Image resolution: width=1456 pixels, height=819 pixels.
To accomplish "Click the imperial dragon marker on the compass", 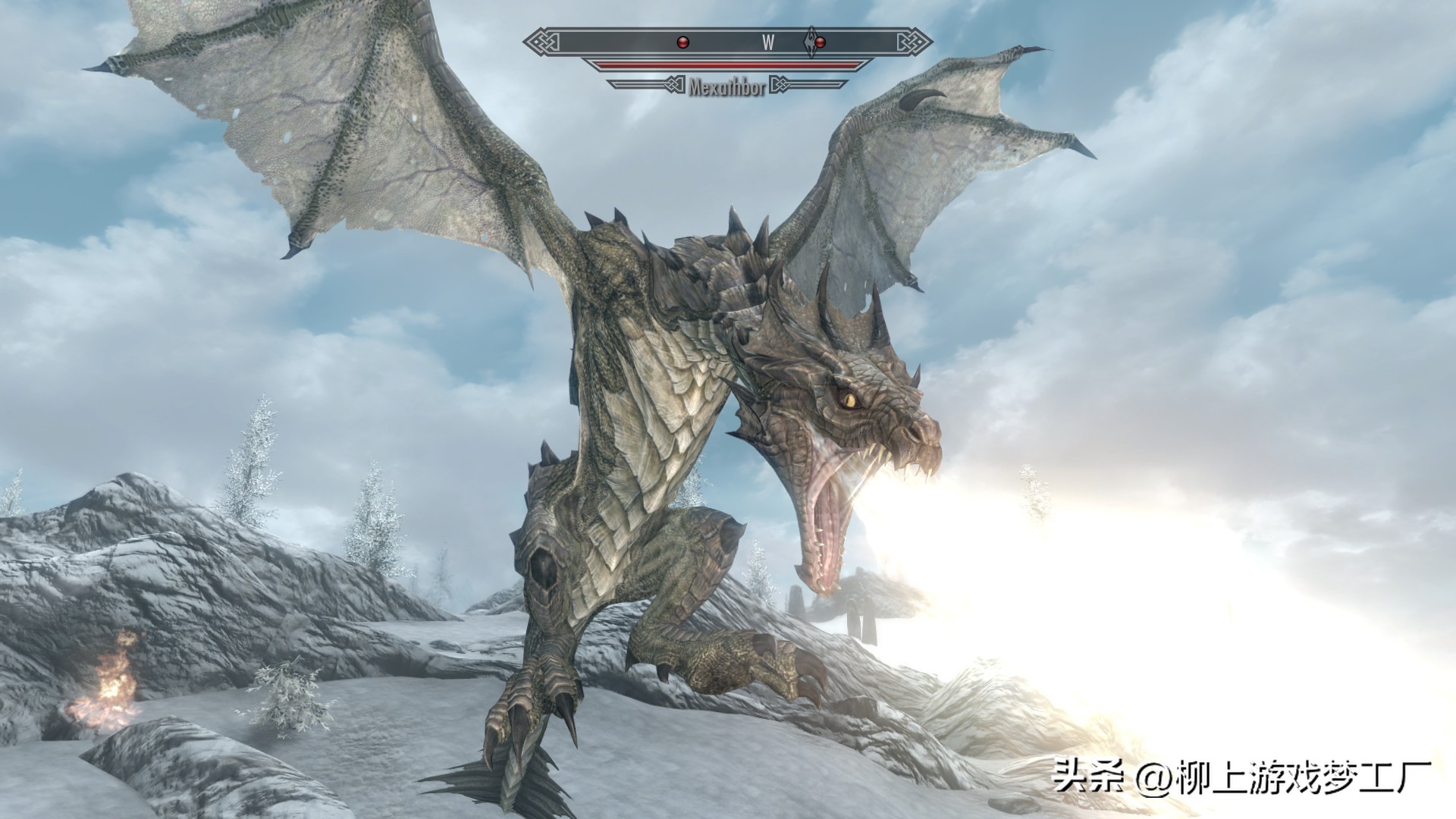I will [x=811, y=41].
